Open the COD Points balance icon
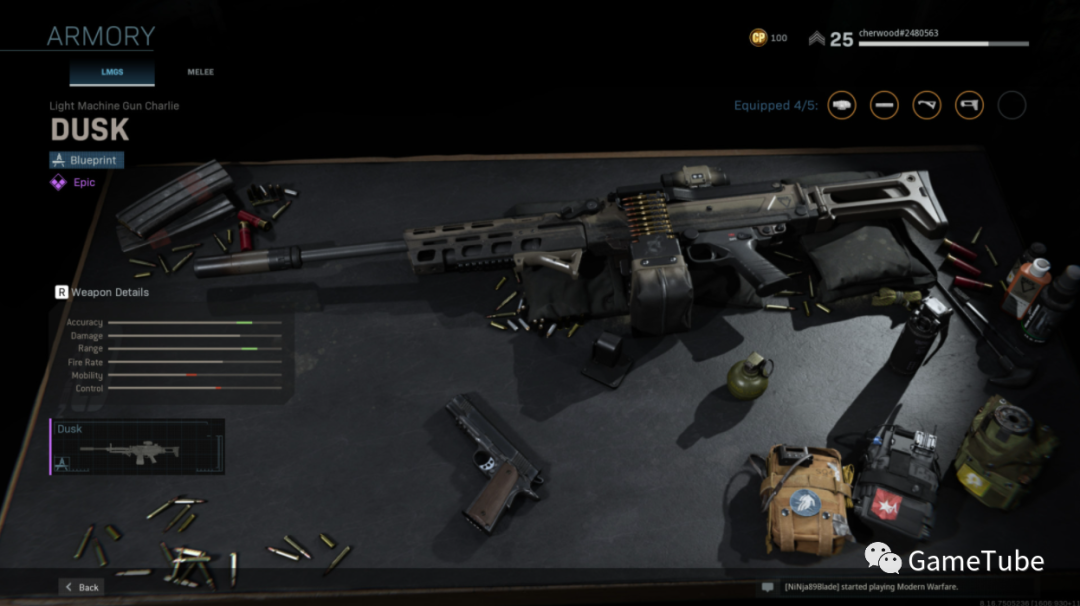1080x606 pixels. [x=759, y=38]
